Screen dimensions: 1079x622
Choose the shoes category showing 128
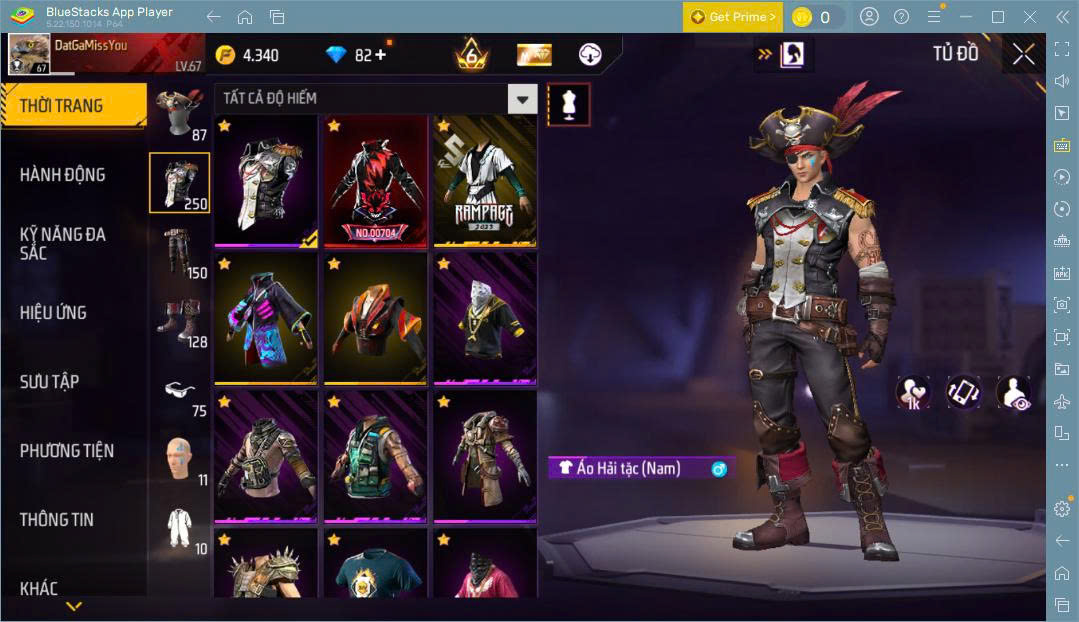pos(180,320)
